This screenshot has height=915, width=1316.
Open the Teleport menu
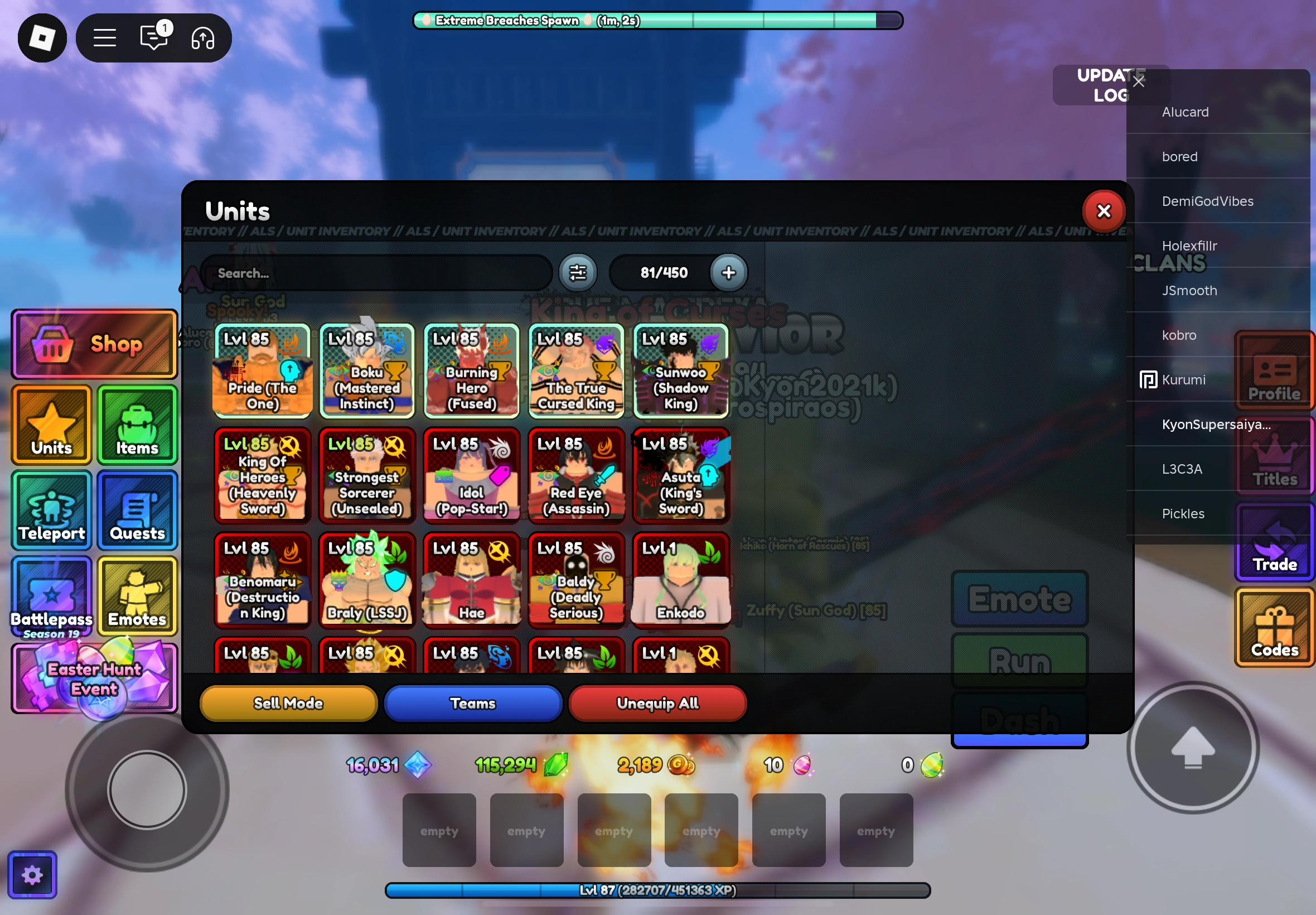click(x=51, y=510)
